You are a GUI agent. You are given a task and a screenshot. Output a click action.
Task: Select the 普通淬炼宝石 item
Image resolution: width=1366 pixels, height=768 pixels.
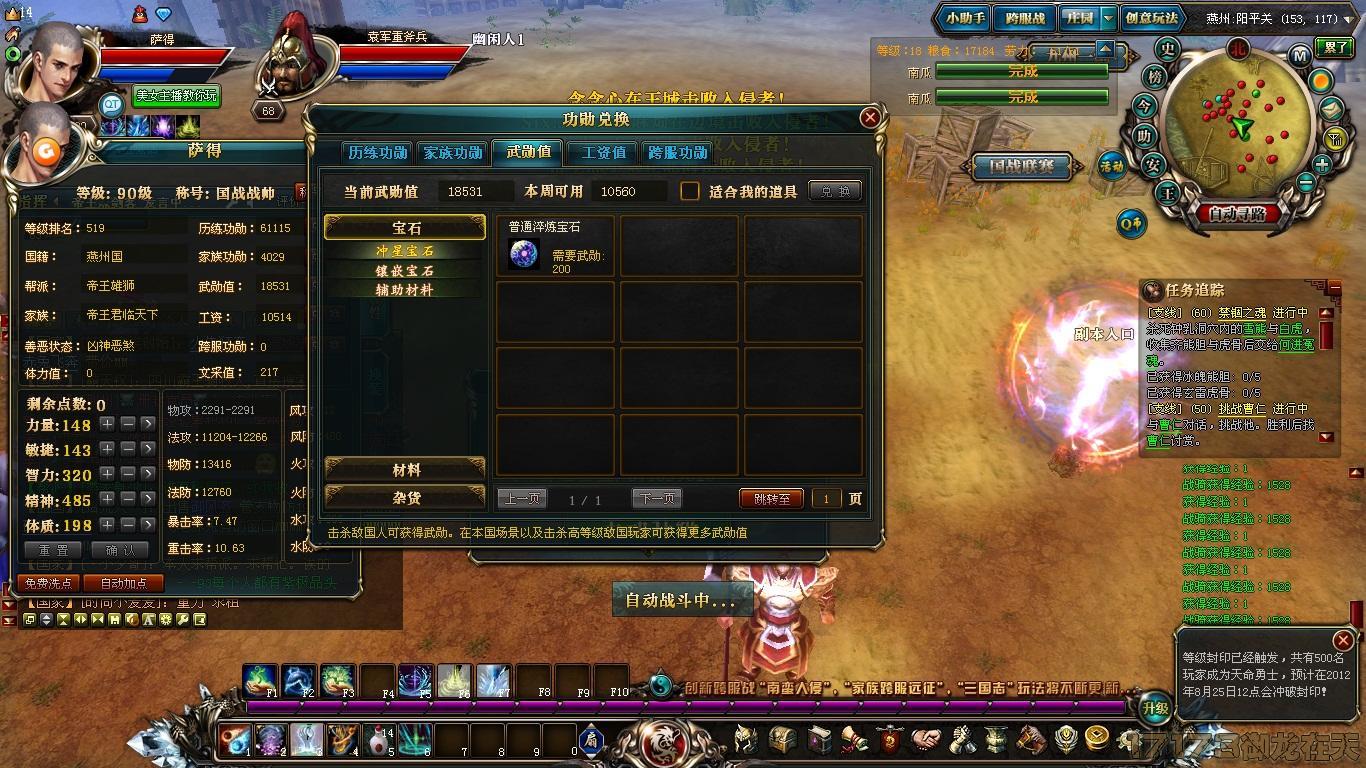click(x=556, y=246)
